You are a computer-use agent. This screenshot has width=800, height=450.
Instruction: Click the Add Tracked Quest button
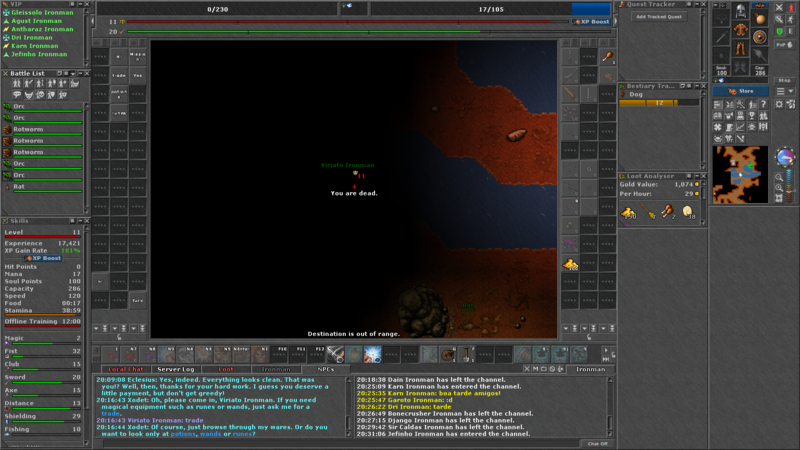point(658,17)
